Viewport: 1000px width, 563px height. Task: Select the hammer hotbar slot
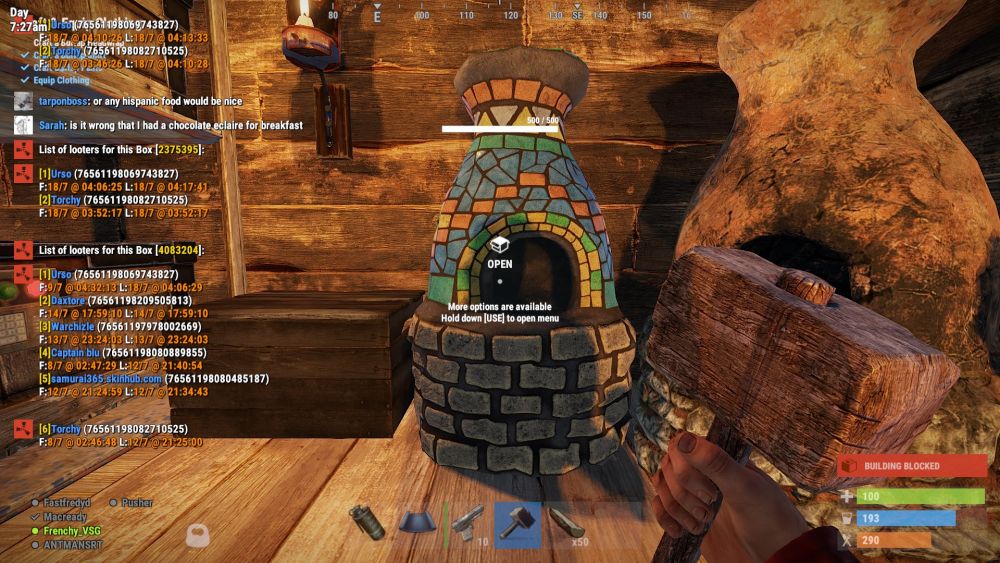[517, 523]
